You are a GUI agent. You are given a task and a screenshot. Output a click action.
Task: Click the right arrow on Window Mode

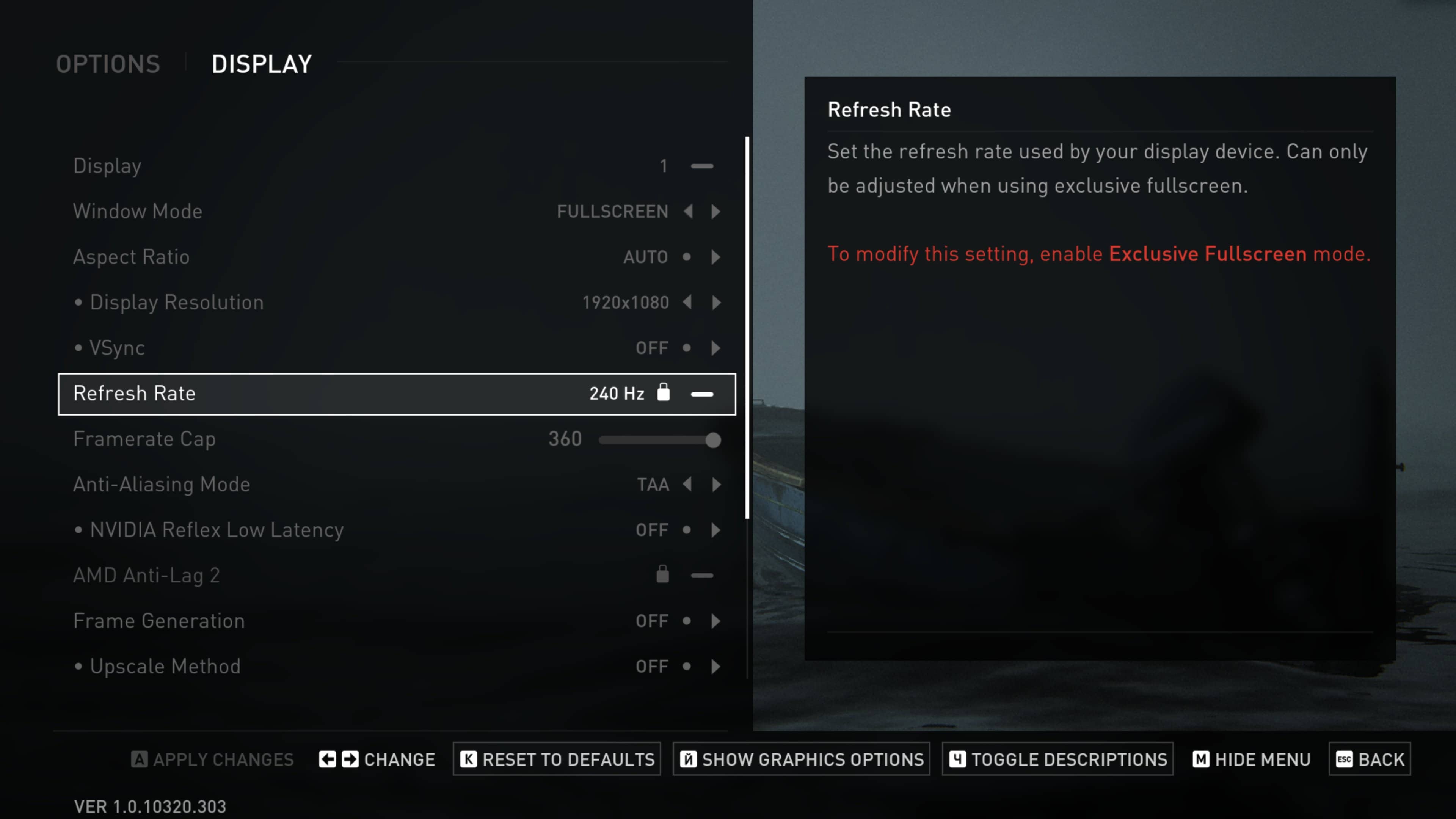point(715,212)
